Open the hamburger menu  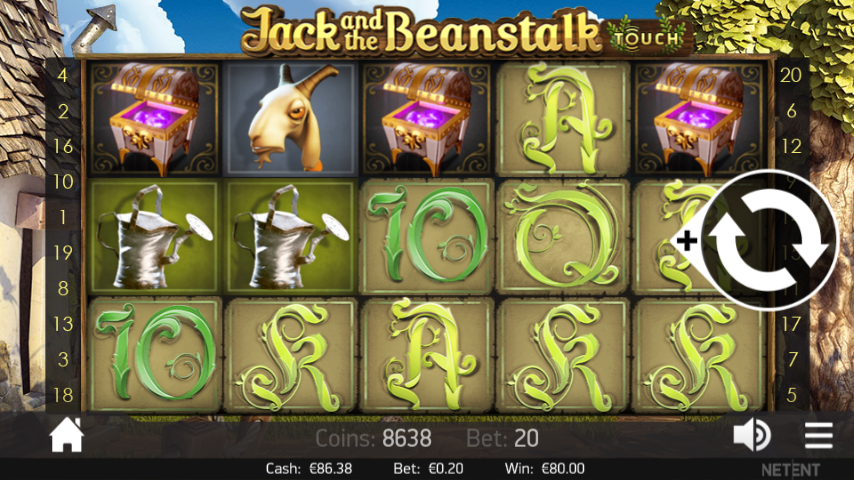point(818,435)
